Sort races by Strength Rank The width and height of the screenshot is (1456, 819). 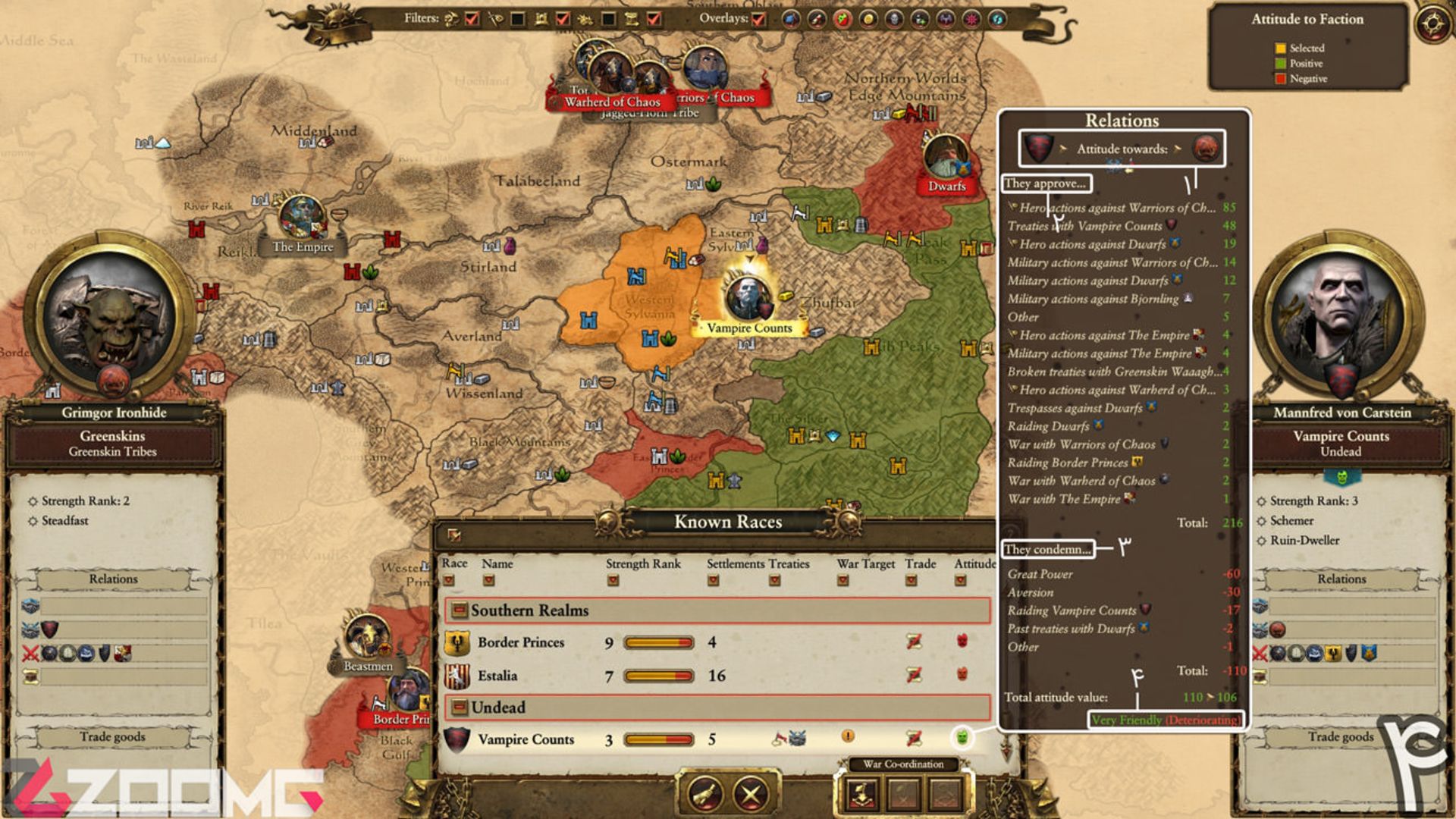tap(613, 581)
